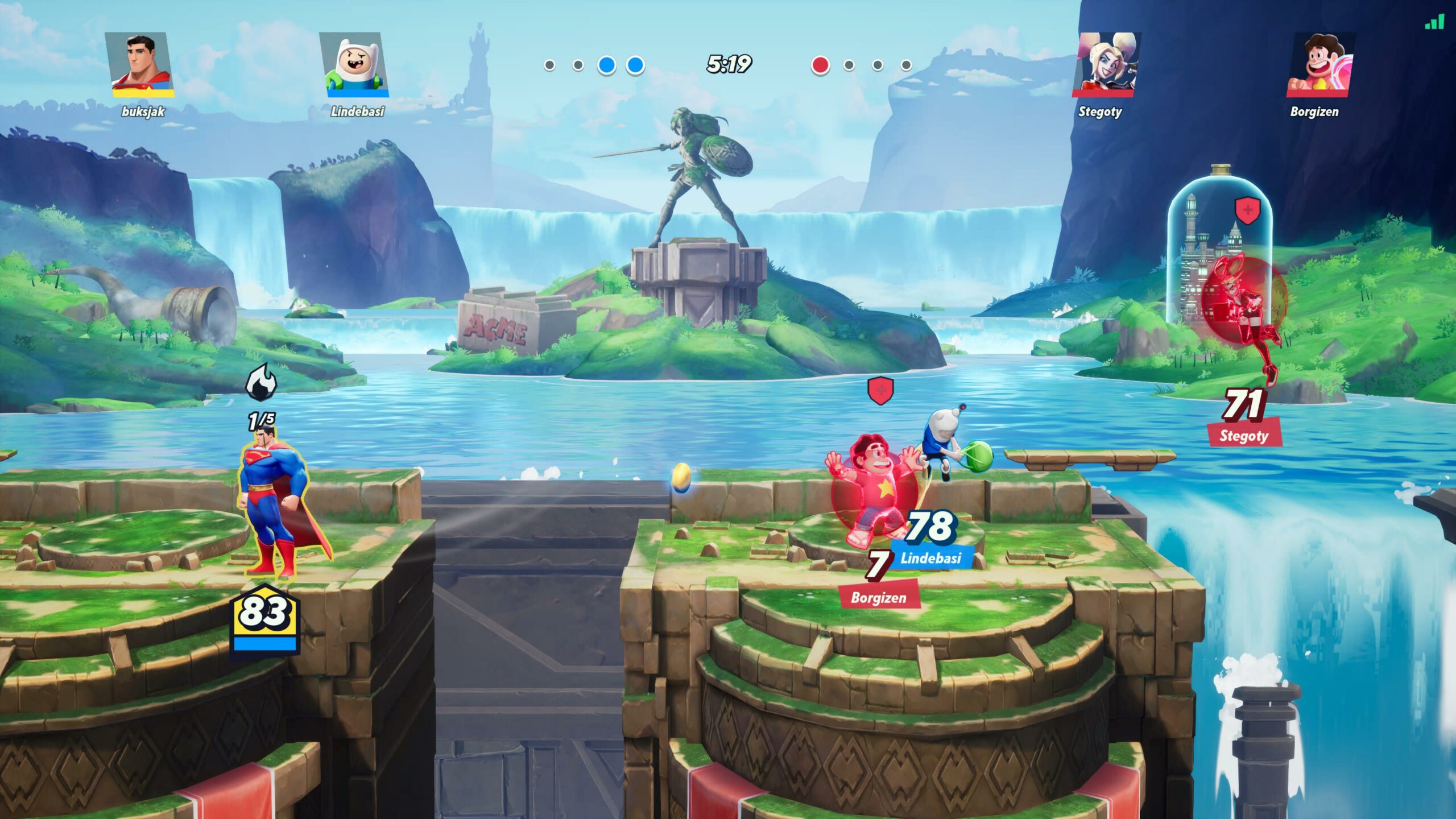Select Borgizen's Steven Universe portrait
The width and height of the screenshot is (1456, 819).
[1319, 64]
